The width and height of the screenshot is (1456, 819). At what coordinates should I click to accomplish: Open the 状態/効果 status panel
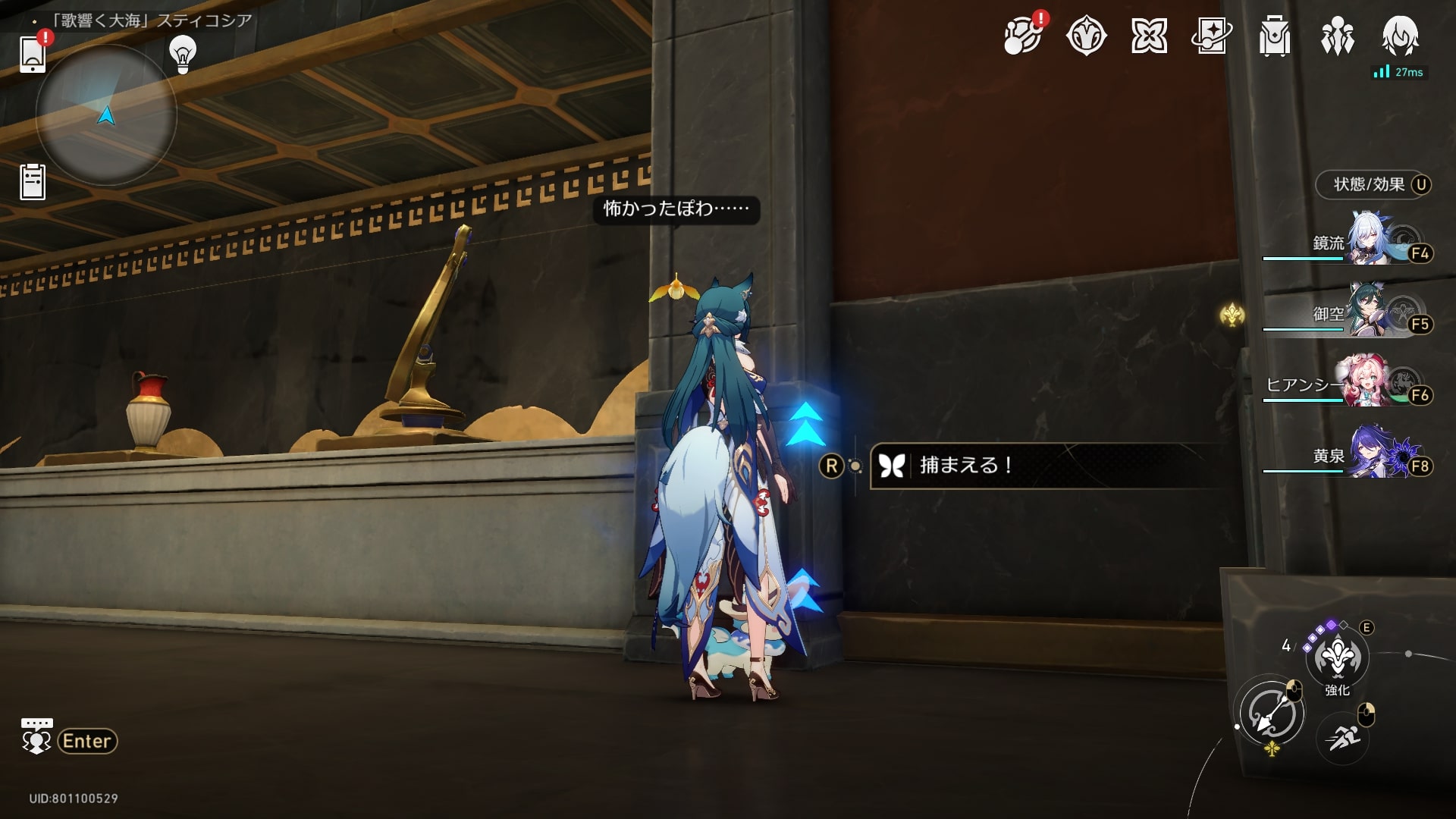tap(1373, 185)
